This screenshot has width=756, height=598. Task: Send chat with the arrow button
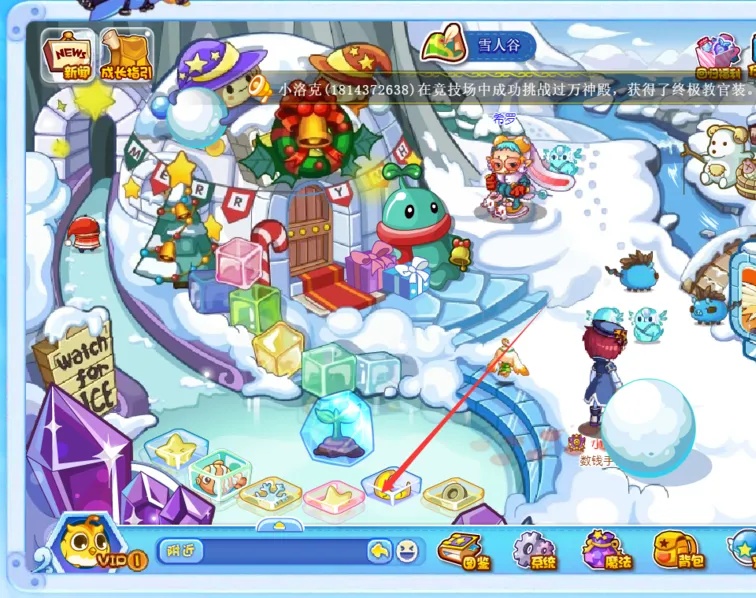coord(379,551)
